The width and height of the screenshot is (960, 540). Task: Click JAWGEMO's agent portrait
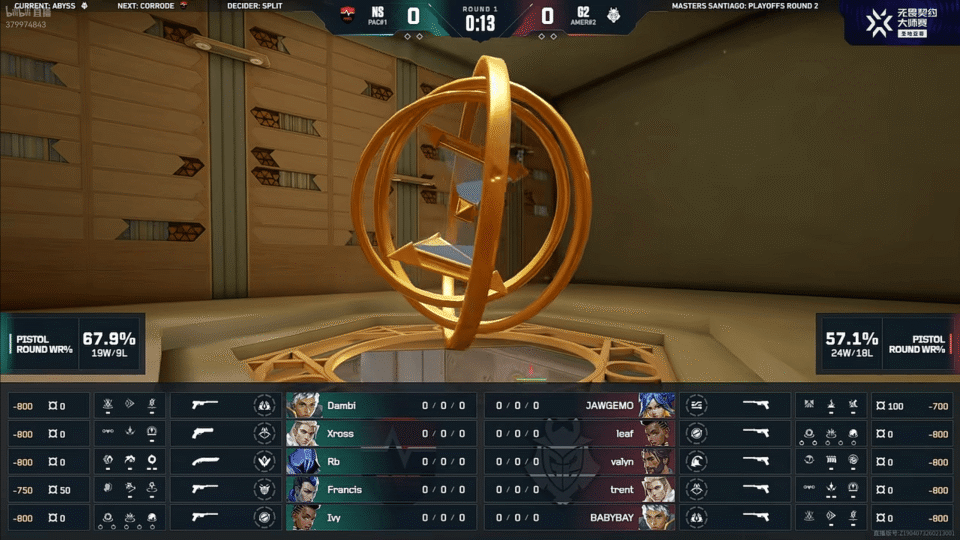[658, 406]
